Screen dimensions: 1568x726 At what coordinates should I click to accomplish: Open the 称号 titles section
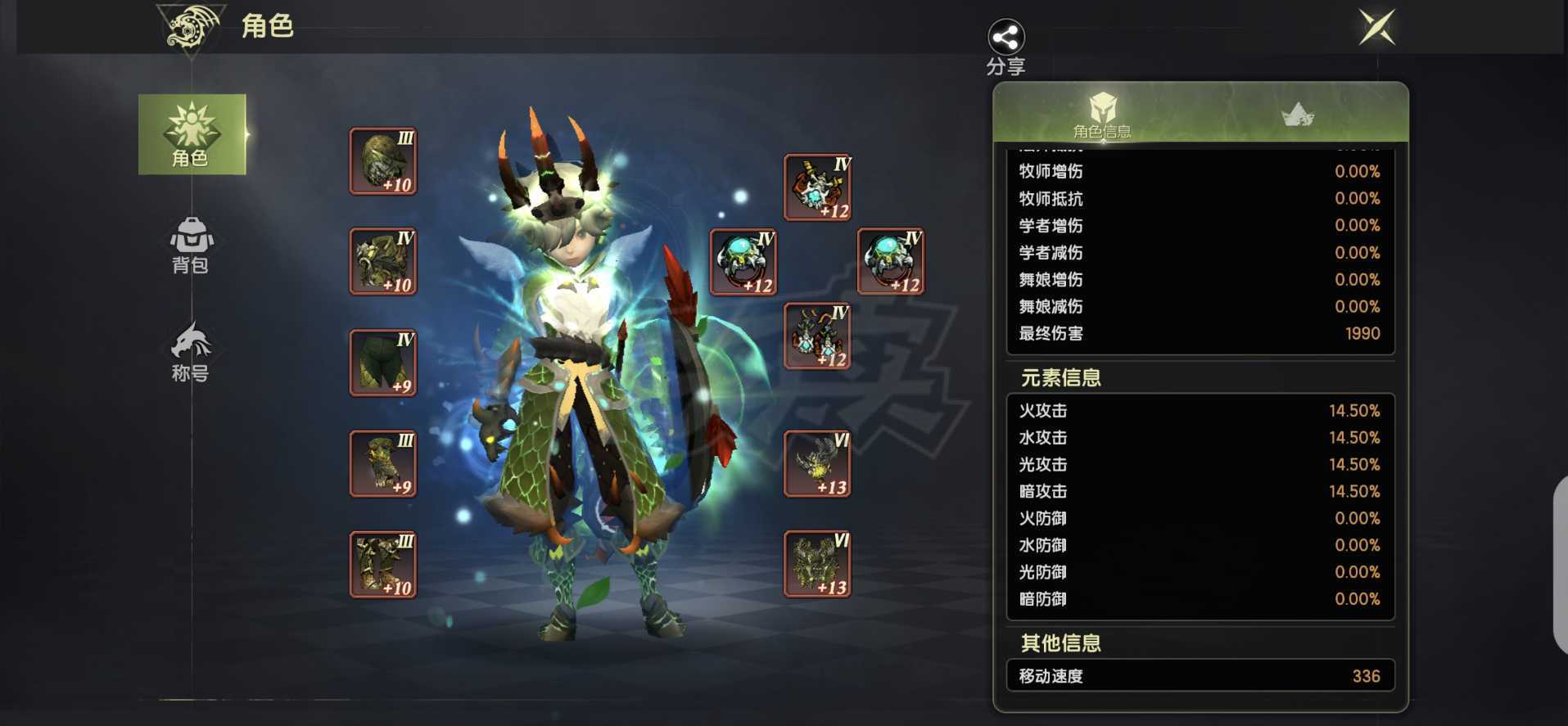[191, 352]
